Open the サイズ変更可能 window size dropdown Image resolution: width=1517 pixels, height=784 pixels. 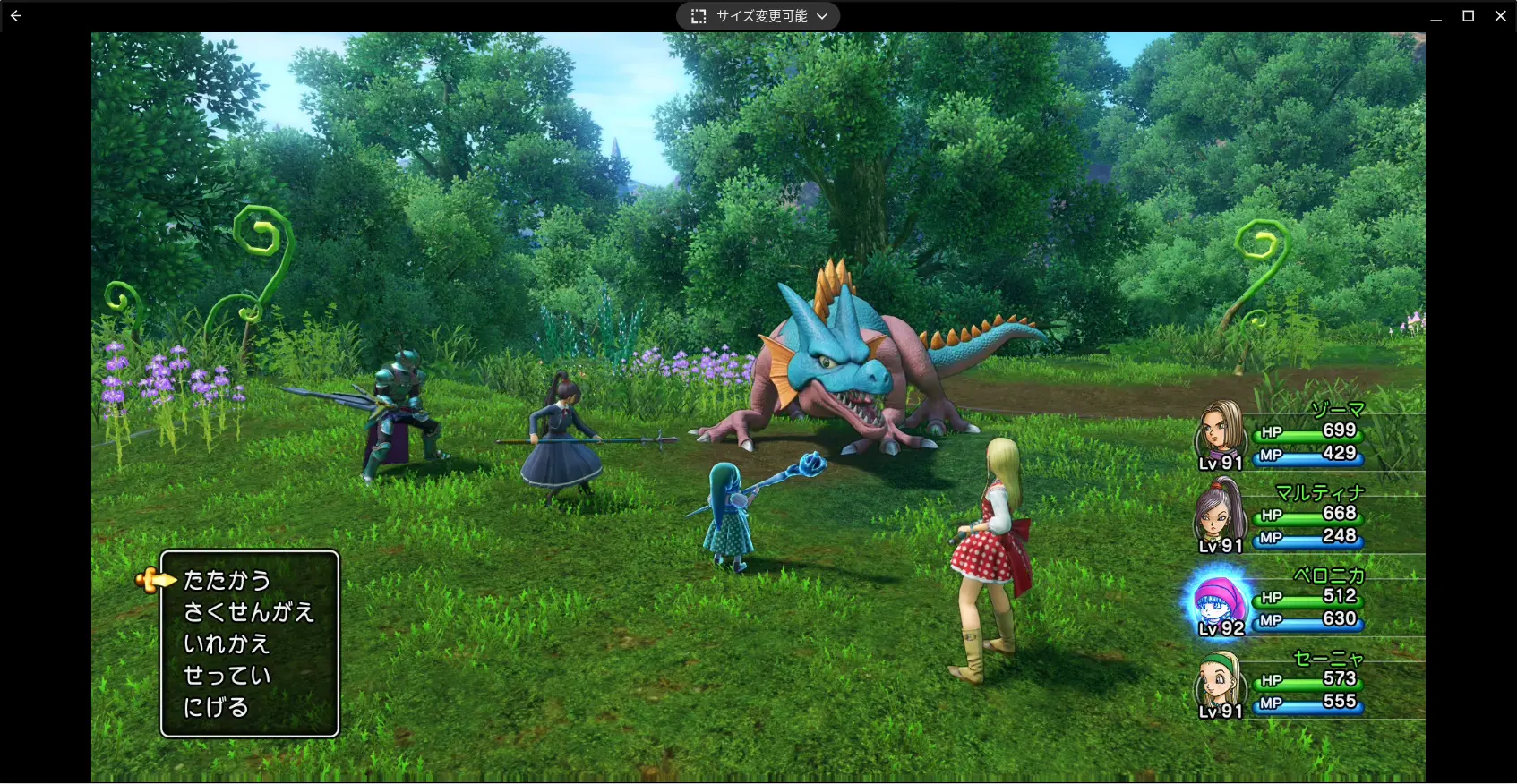(x=758, y=16)
